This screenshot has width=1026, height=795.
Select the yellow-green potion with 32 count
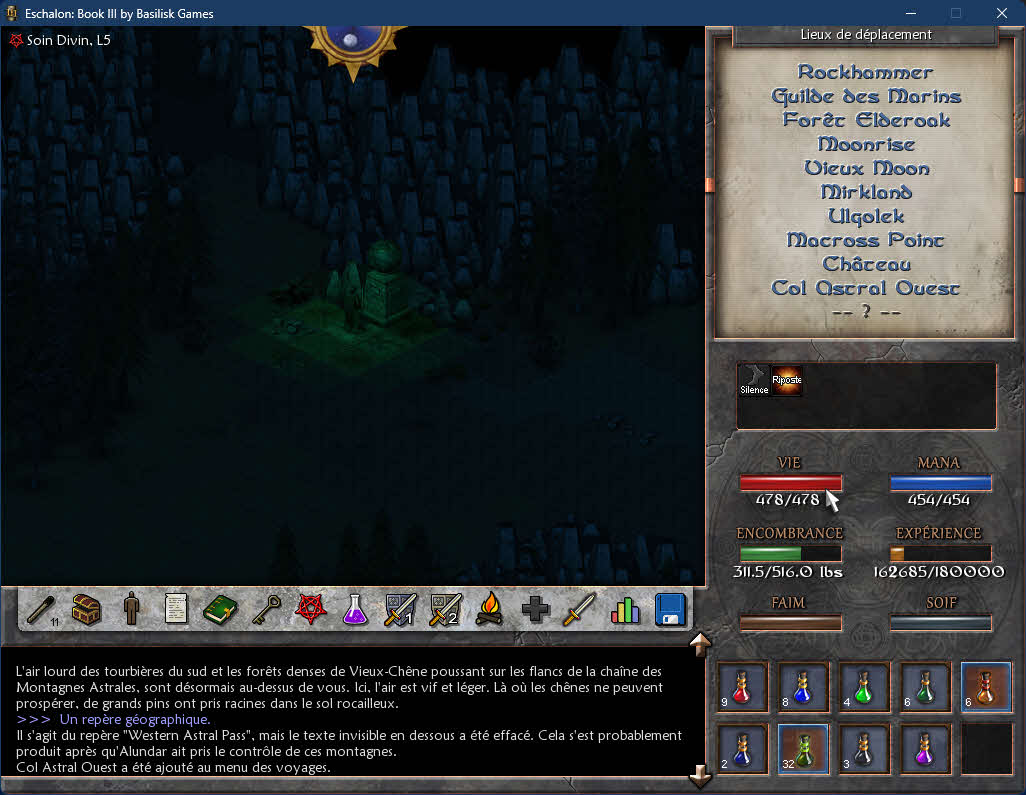[x=803, y=748]
